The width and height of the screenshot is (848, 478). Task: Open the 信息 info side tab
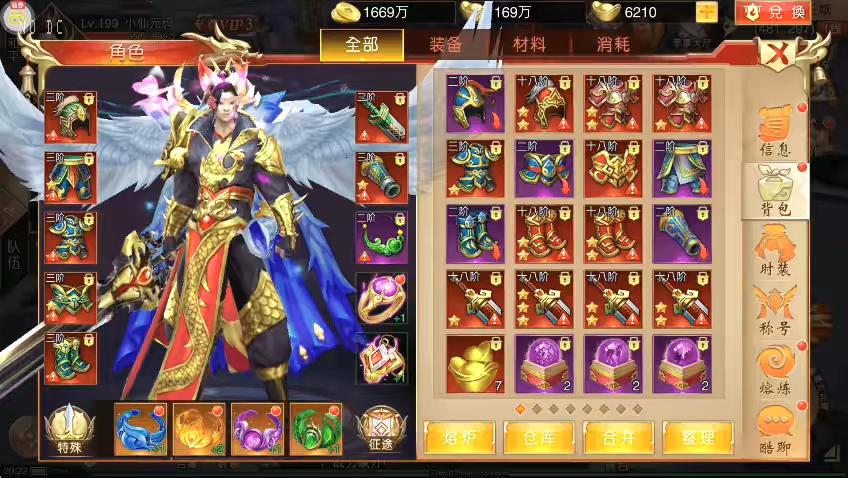776,130
